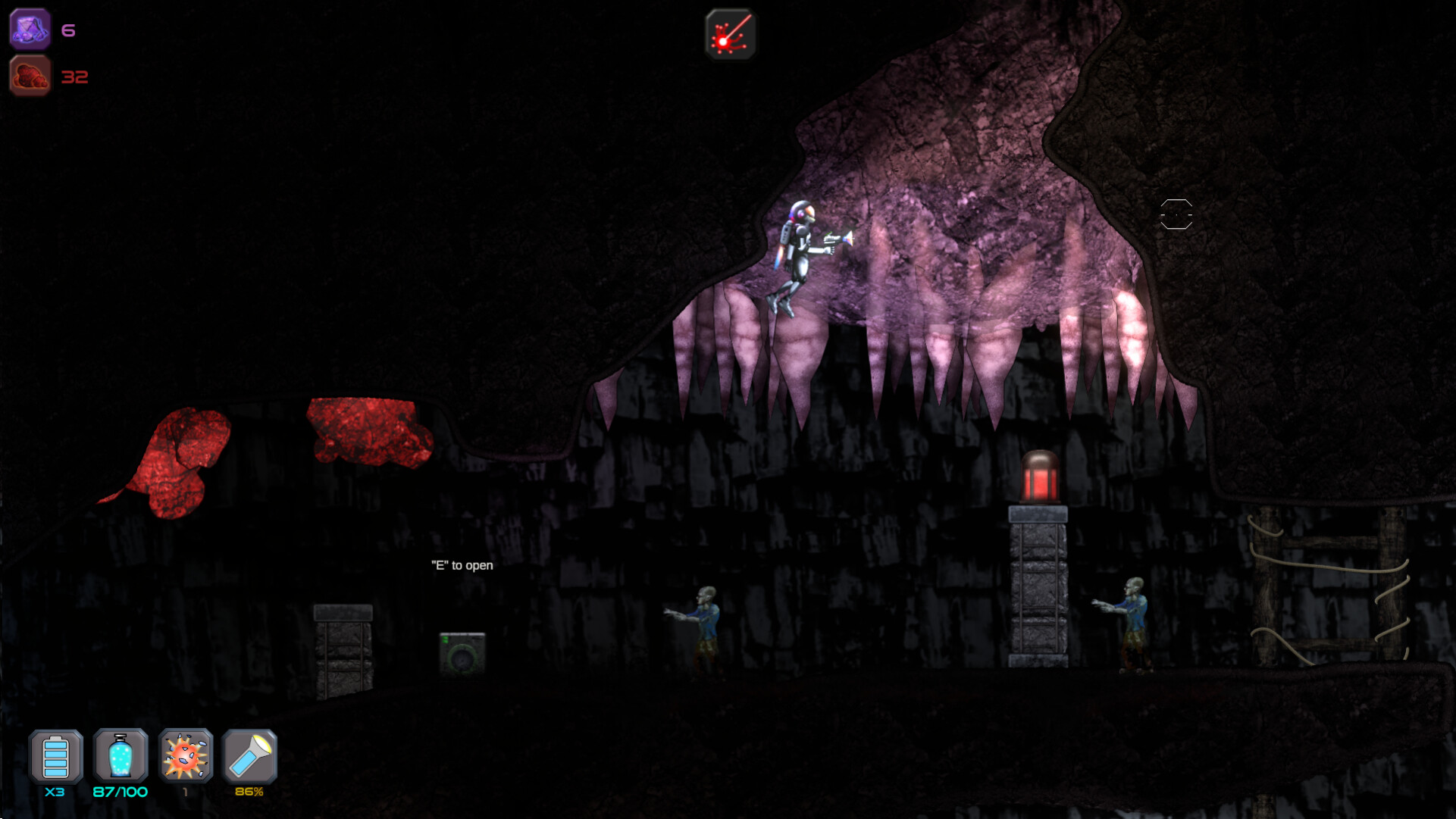Click the laser weapon icon at top center

730,33
